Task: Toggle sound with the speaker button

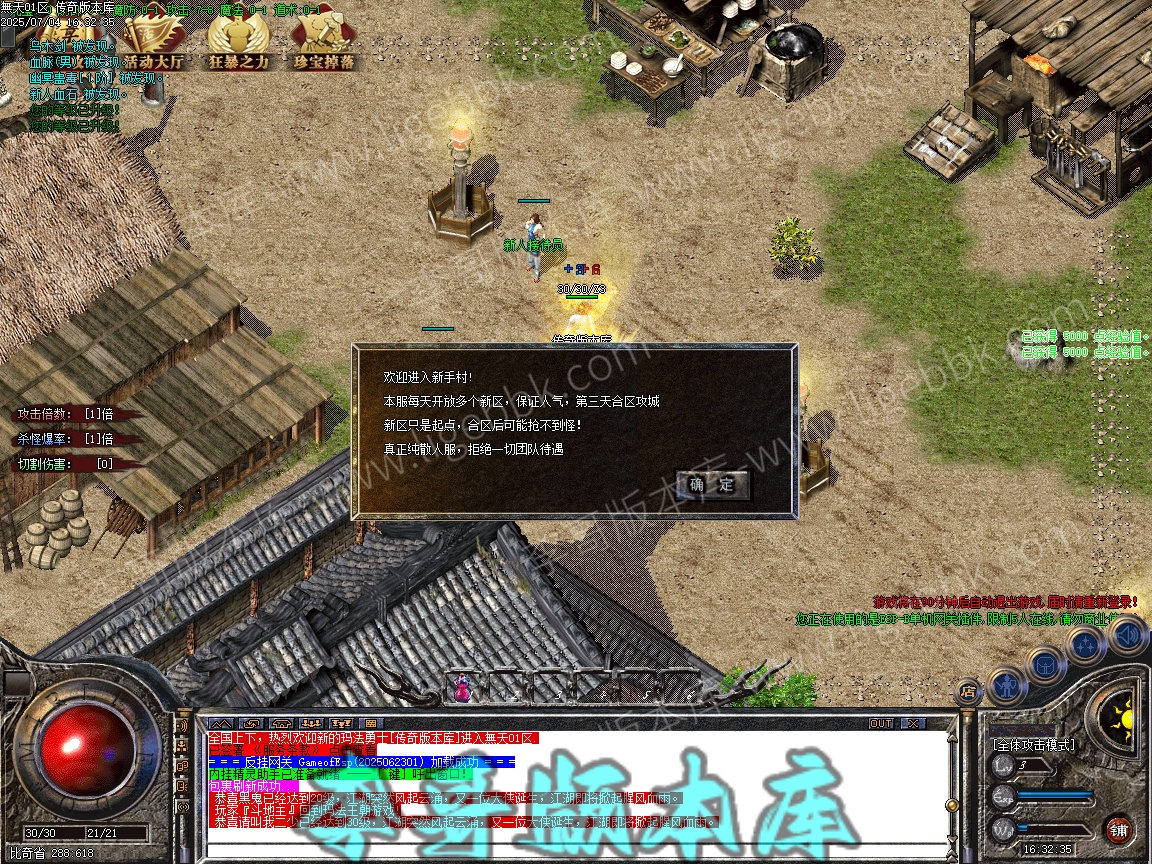Action: coord(1127,634)
